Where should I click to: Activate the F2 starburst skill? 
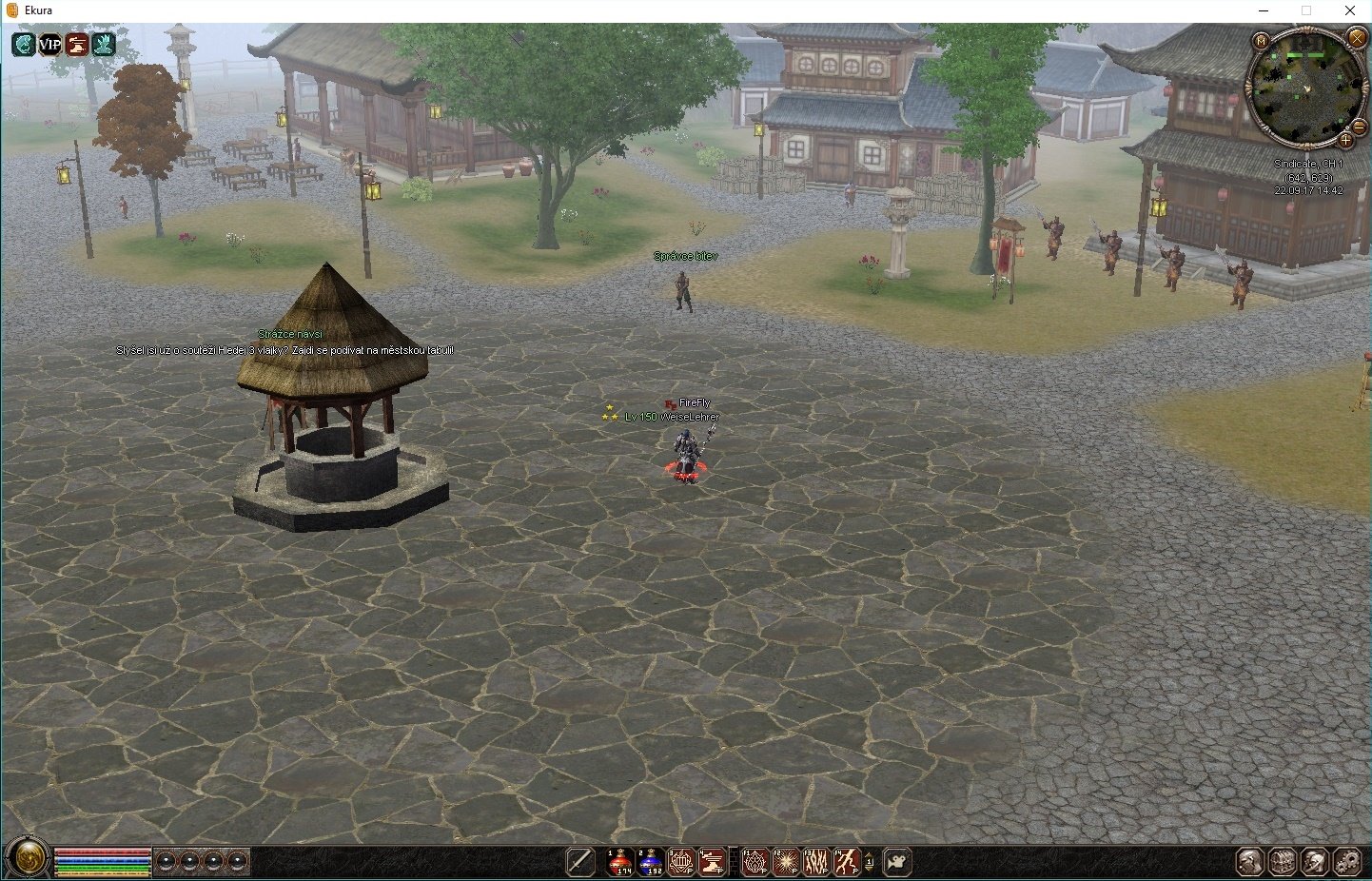[x=786, y=862]
